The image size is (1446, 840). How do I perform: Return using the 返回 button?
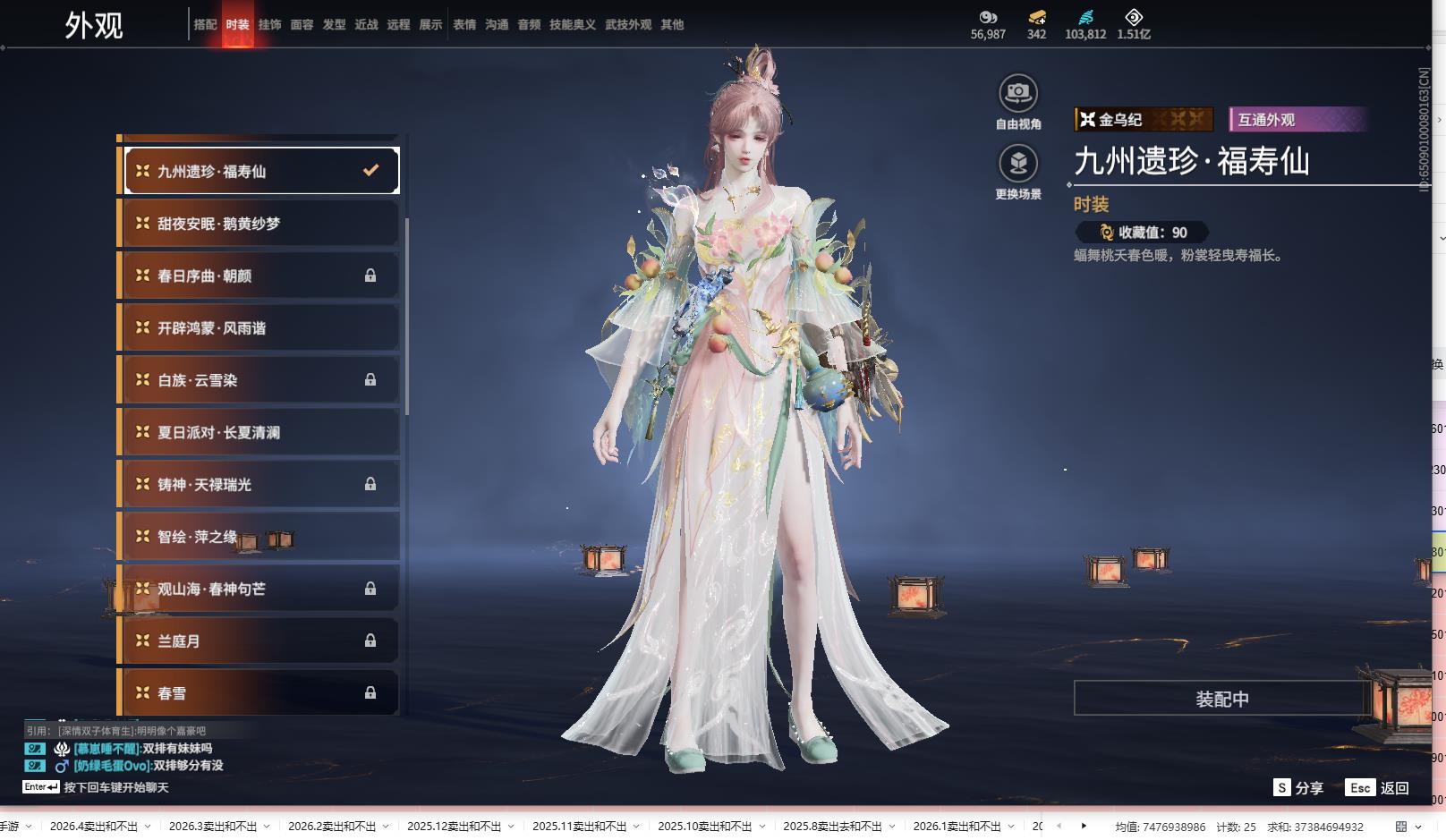1377,788
